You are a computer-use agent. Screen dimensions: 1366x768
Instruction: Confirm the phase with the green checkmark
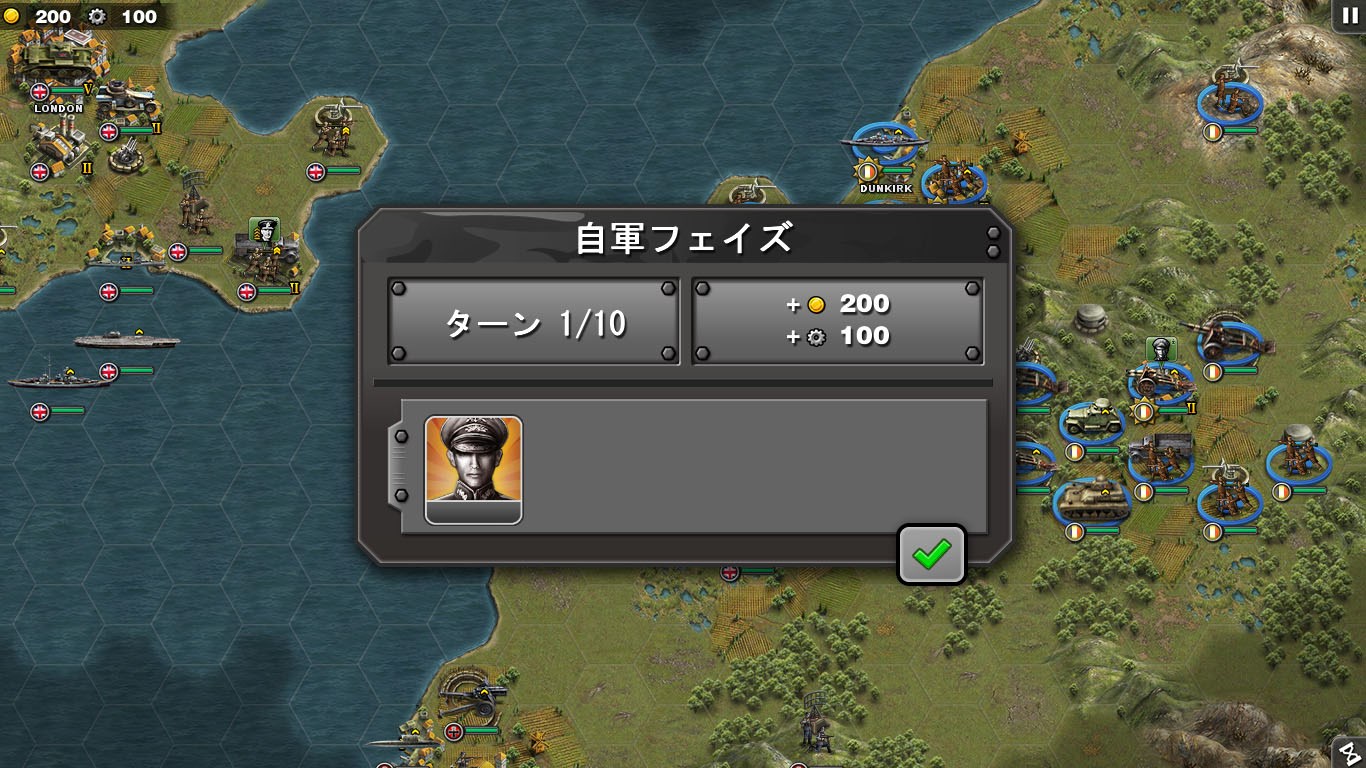pos(931,553)
